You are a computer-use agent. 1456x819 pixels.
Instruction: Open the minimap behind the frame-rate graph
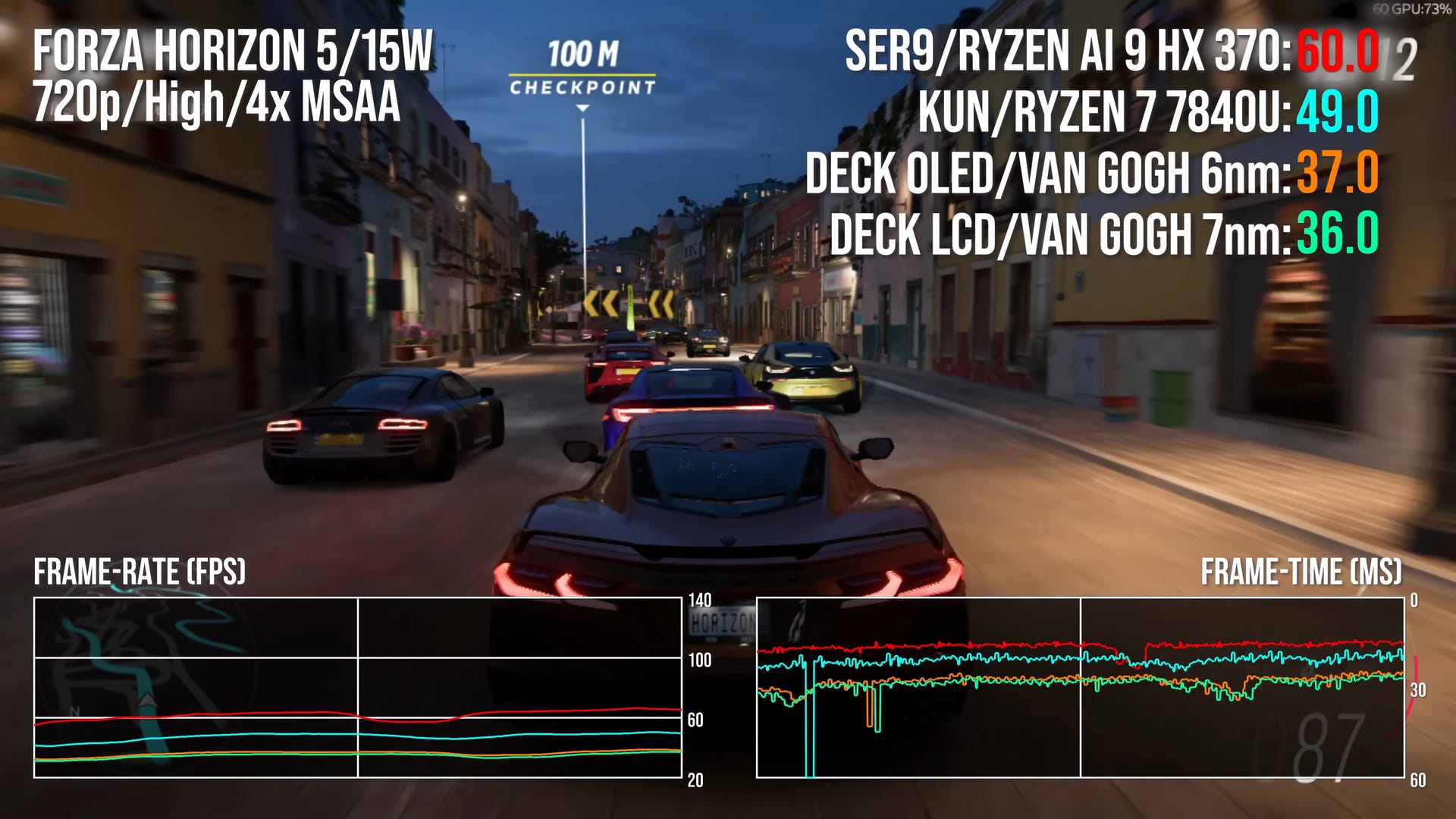144,682
